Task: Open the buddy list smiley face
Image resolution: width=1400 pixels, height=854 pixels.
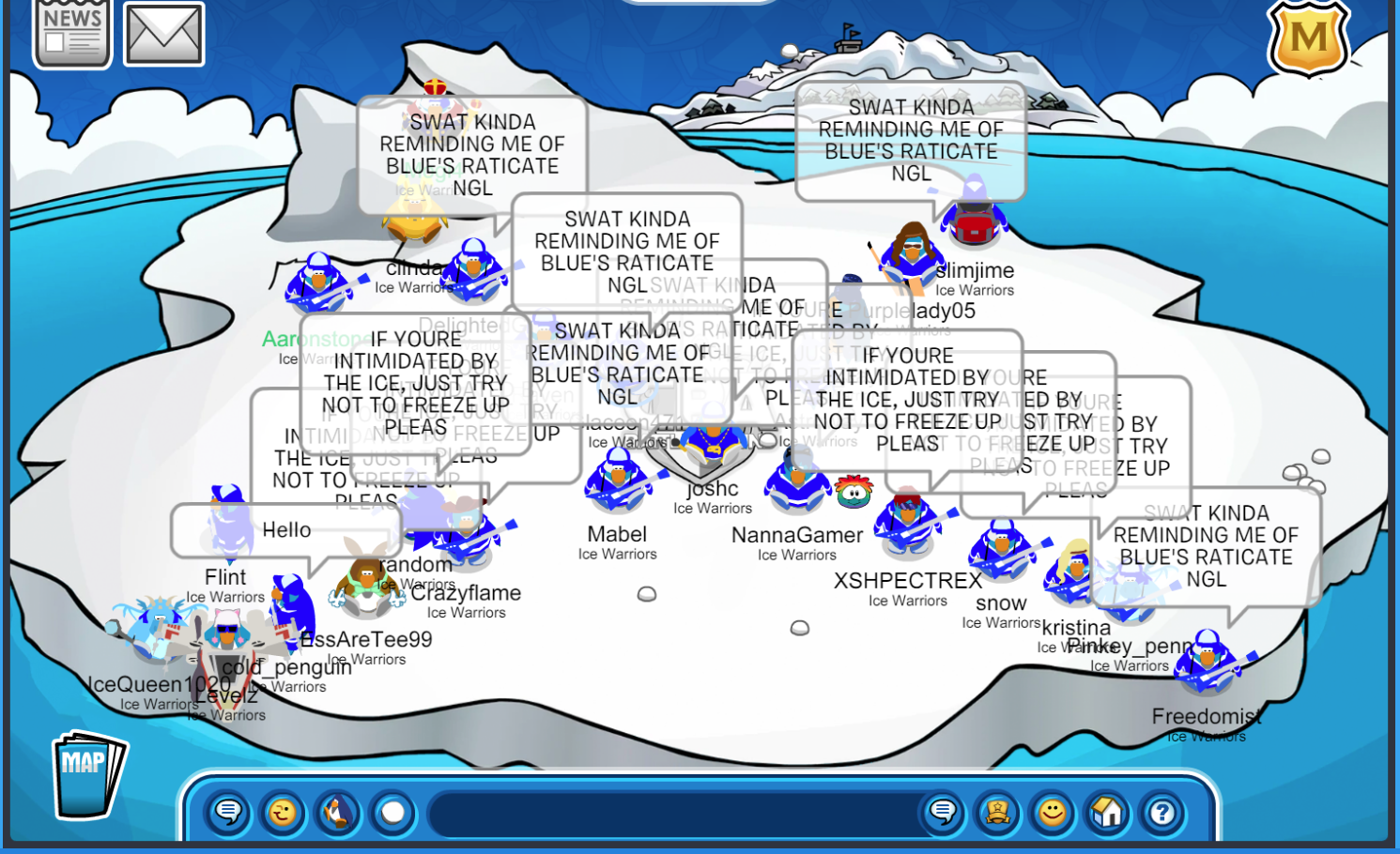Action: [x=1053, y=812]
